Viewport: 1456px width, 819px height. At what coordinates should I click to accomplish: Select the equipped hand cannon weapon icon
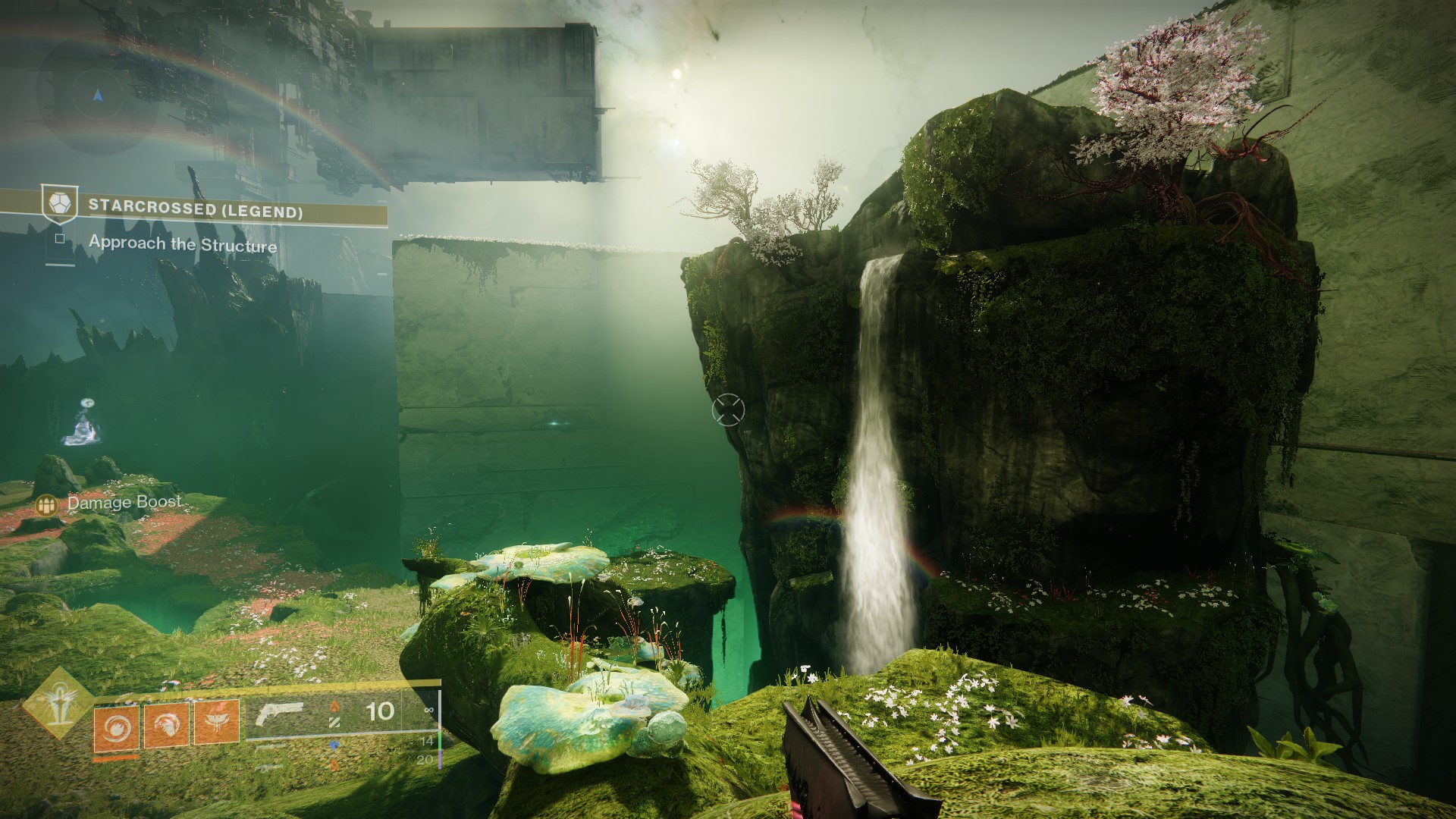(279, 715)
